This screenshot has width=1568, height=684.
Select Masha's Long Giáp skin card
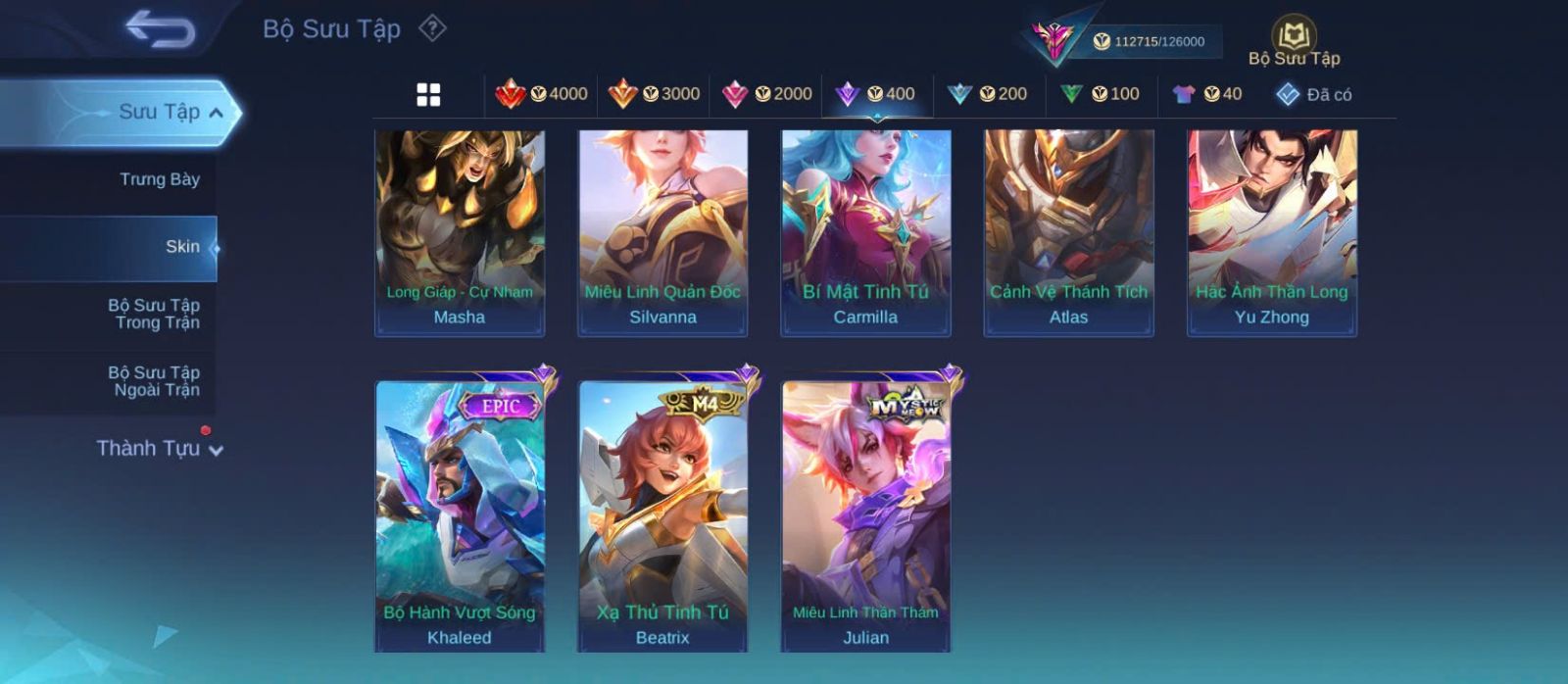pos(460,232)
